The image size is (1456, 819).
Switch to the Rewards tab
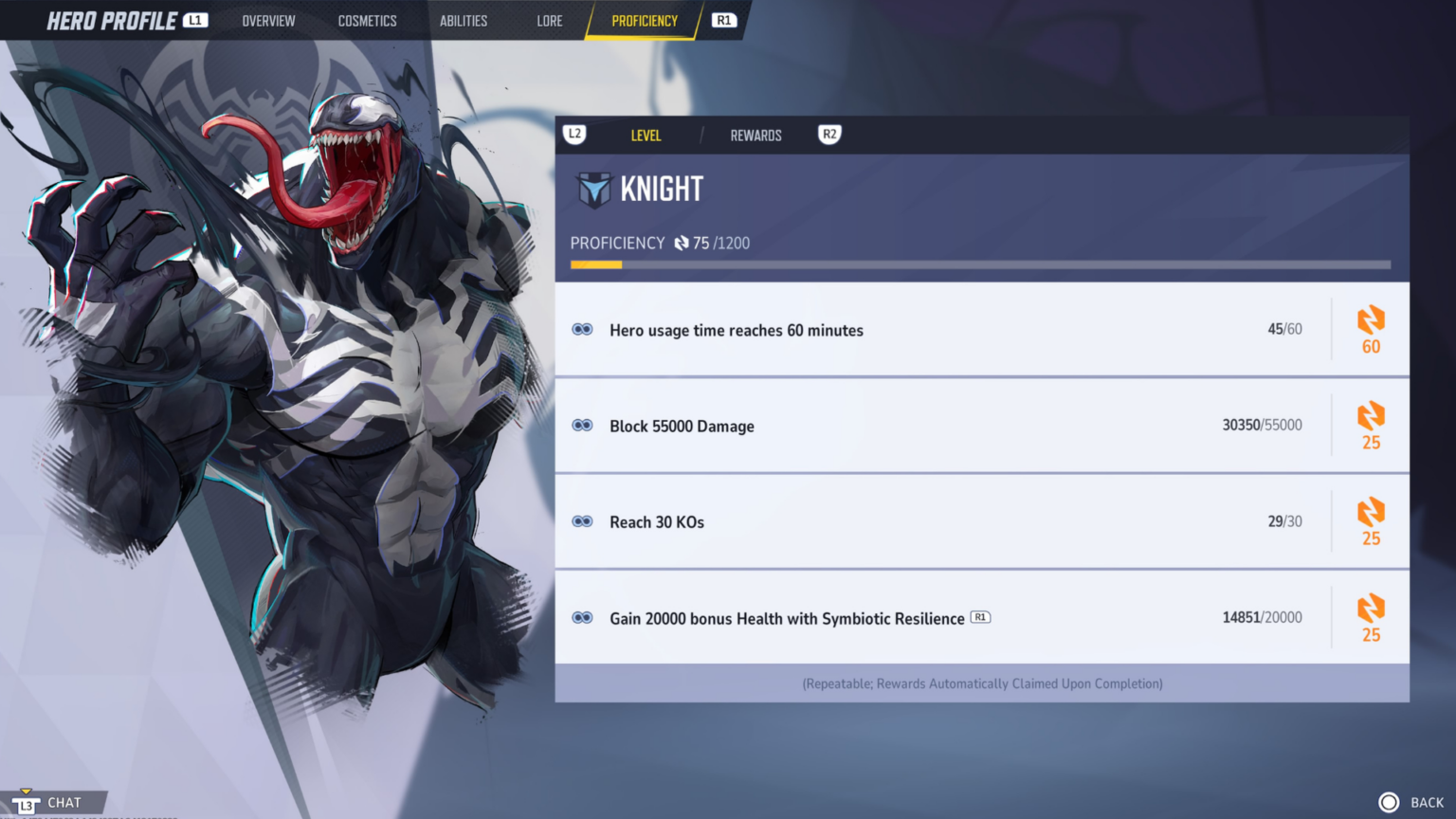pyautogui.click(x=755, y=135)
